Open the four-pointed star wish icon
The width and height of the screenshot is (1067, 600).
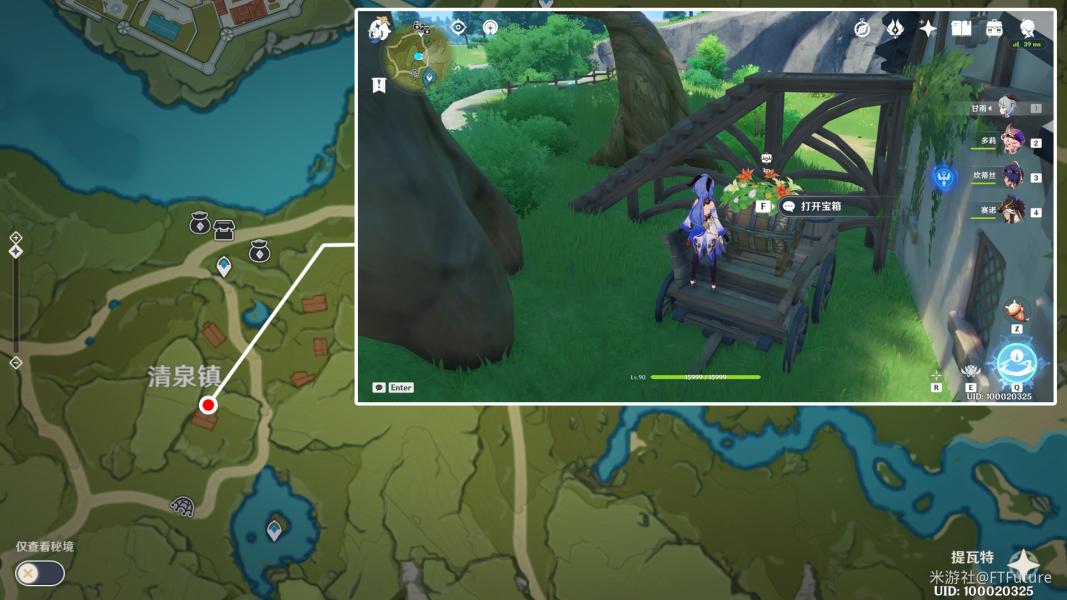928,29
